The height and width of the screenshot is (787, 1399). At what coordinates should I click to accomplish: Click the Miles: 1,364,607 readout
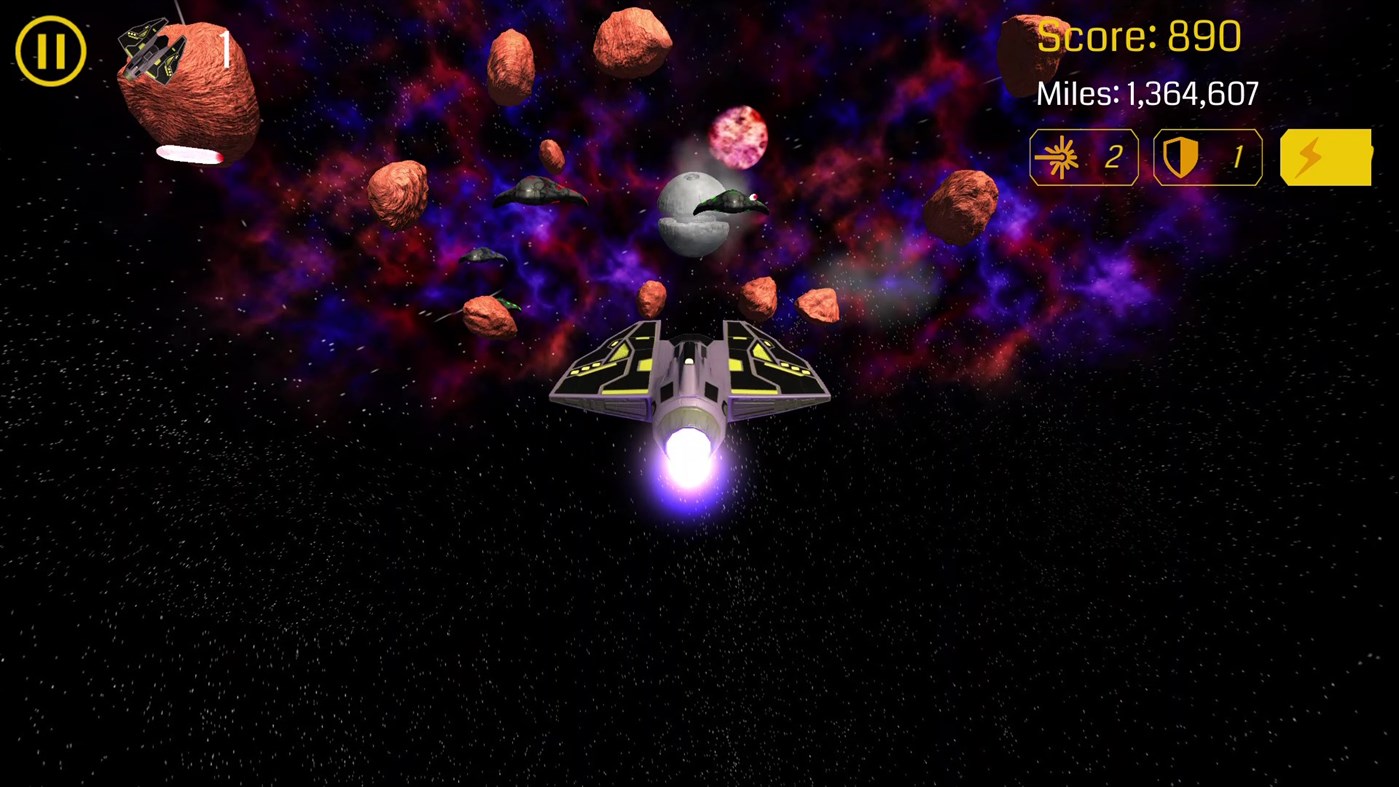[x=1146, y=93]
